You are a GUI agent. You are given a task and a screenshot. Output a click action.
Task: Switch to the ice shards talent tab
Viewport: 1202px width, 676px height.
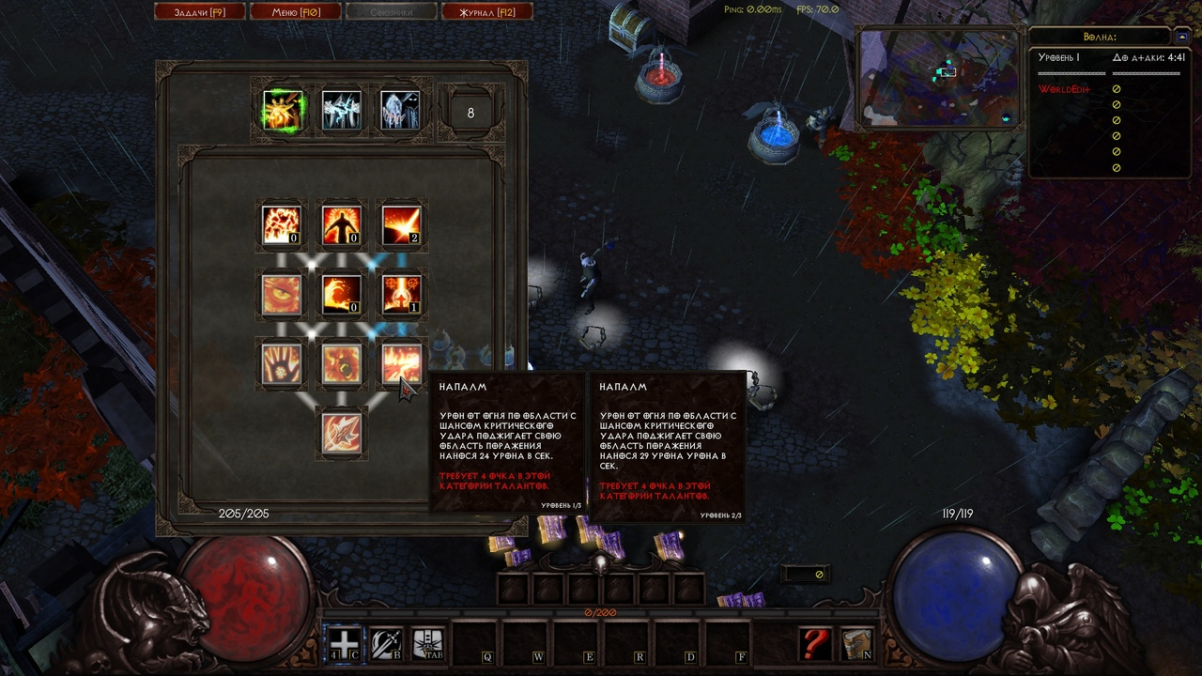(341, 111)
